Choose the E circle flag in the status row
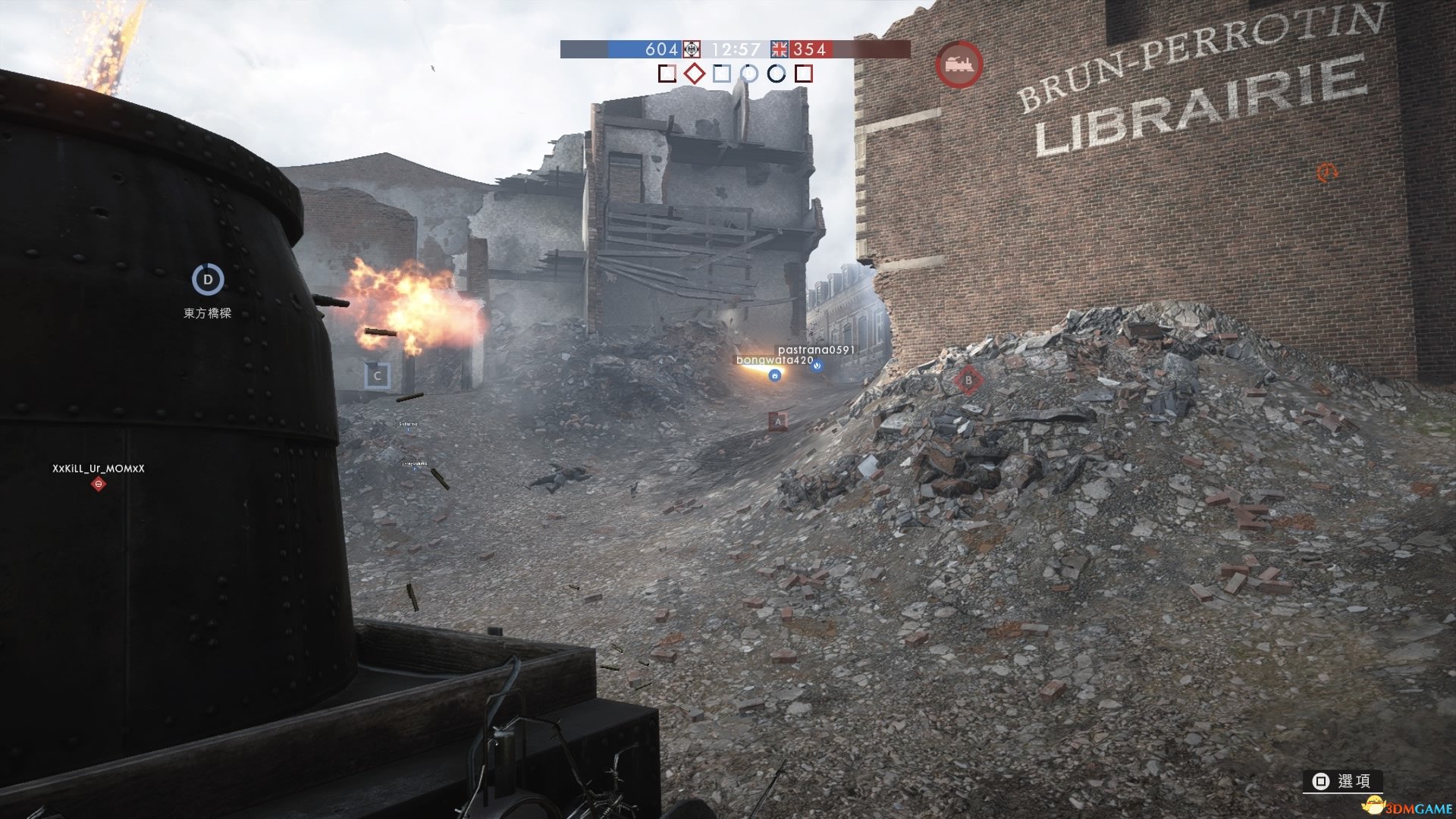1456x819 pixels. (776, 74)
